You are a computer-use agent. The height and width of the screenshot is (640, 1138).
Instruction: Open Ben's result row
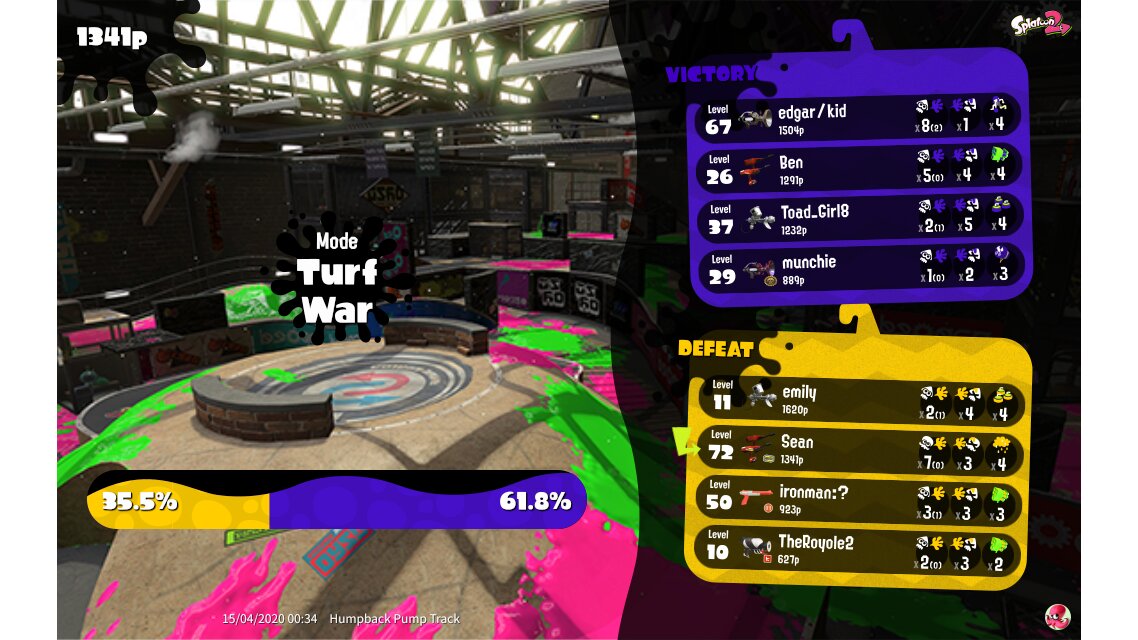coord(858,167)
